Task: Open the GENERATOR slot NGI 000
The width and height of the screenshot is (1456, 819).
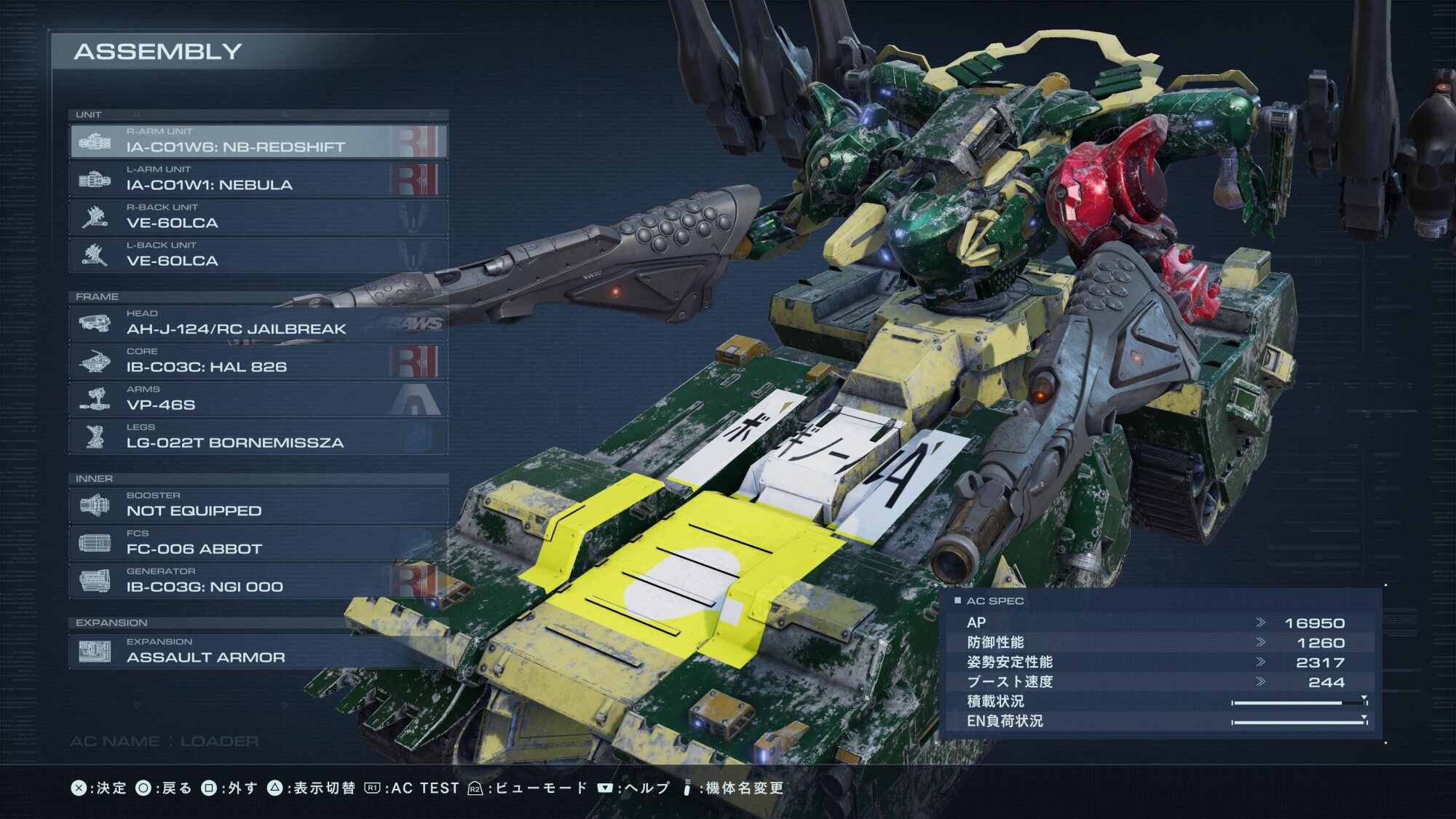Action: coord(258,581)
